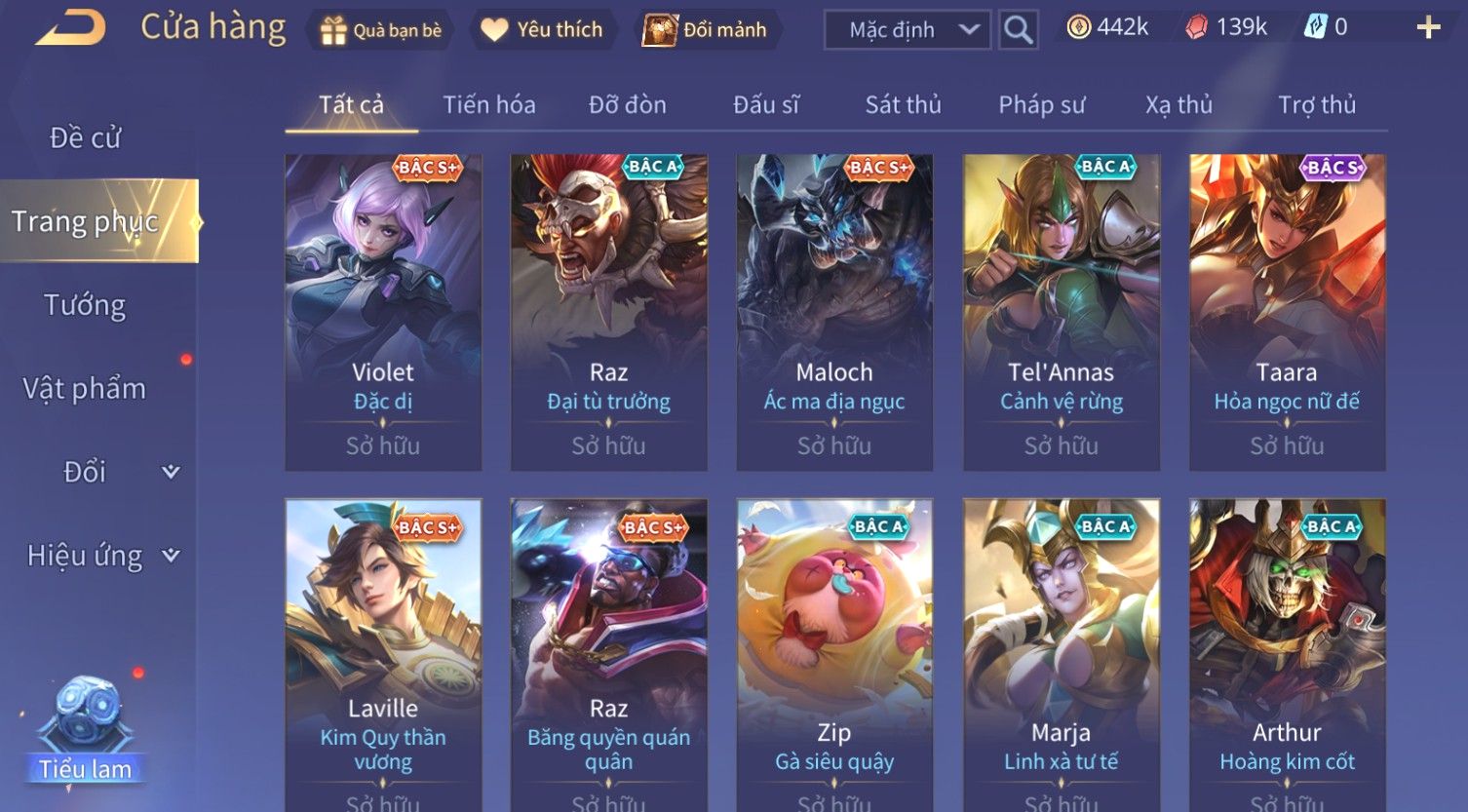Switch to the Tiến hóa tab

tap(489, 105)
